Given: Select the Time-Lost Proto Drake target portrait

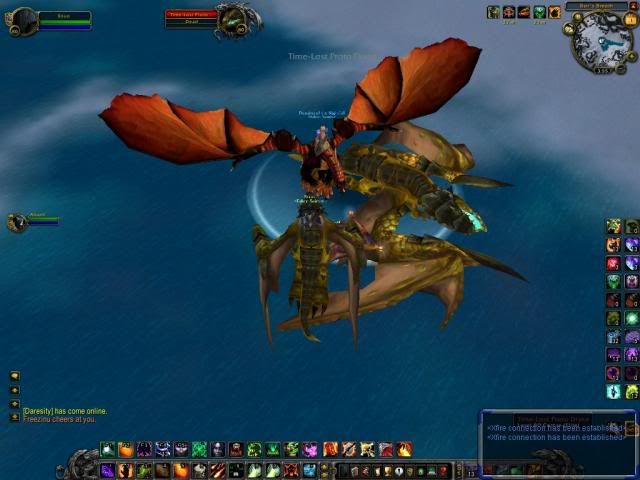Looking at the screenshot, I should 234,17.
